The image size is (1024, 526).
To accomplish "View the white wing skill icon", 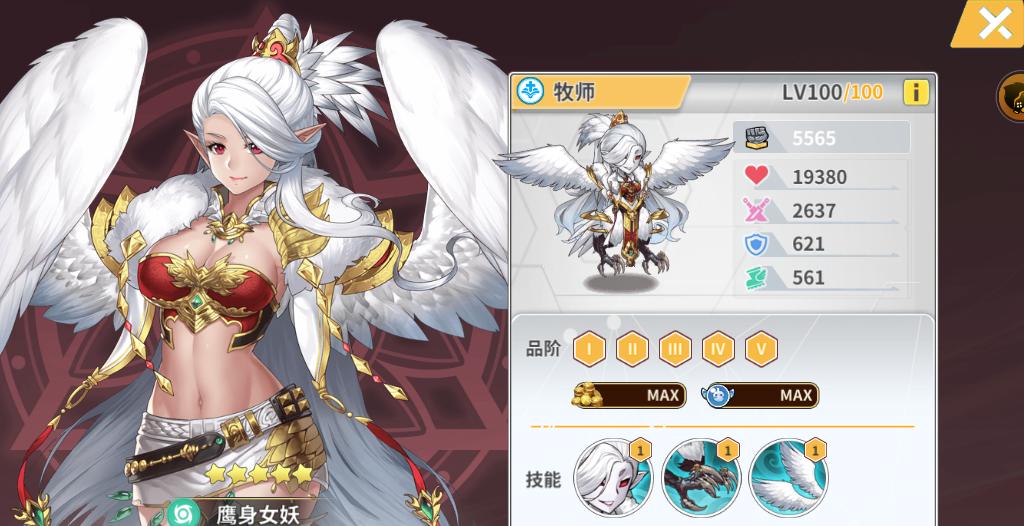I will click(x=788, y=477).
